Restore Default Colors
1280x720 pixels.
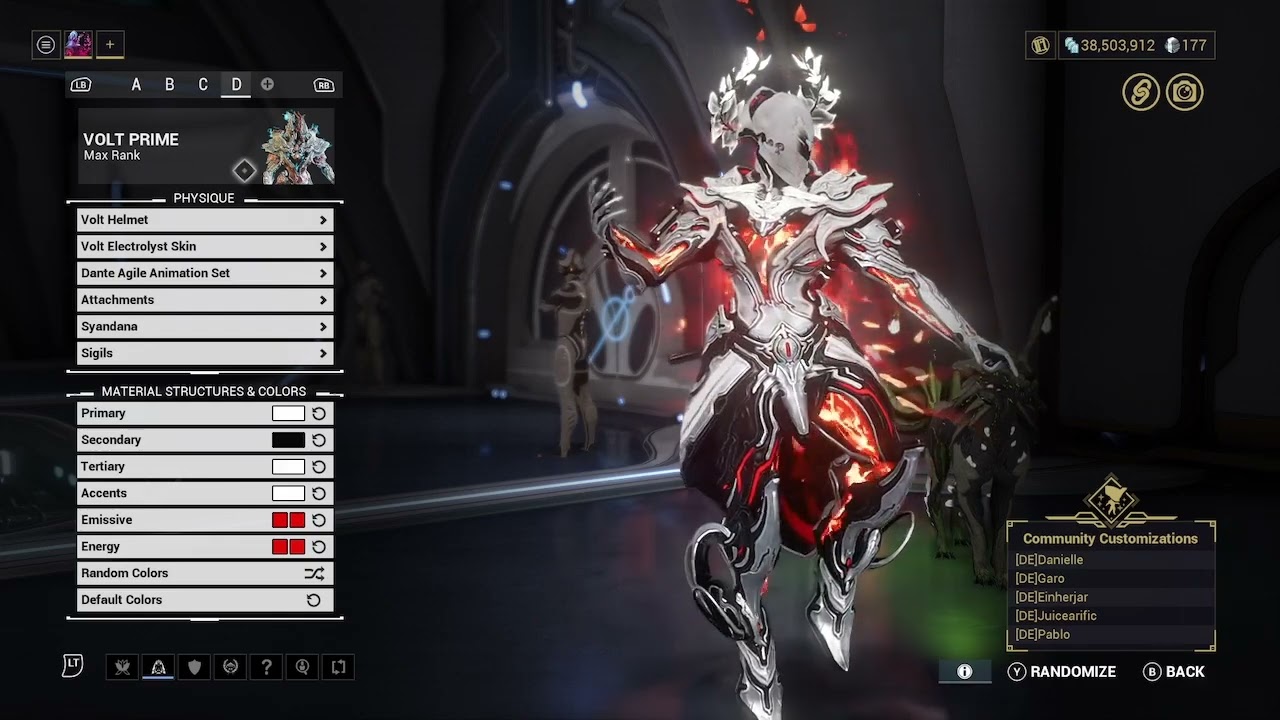205,600
